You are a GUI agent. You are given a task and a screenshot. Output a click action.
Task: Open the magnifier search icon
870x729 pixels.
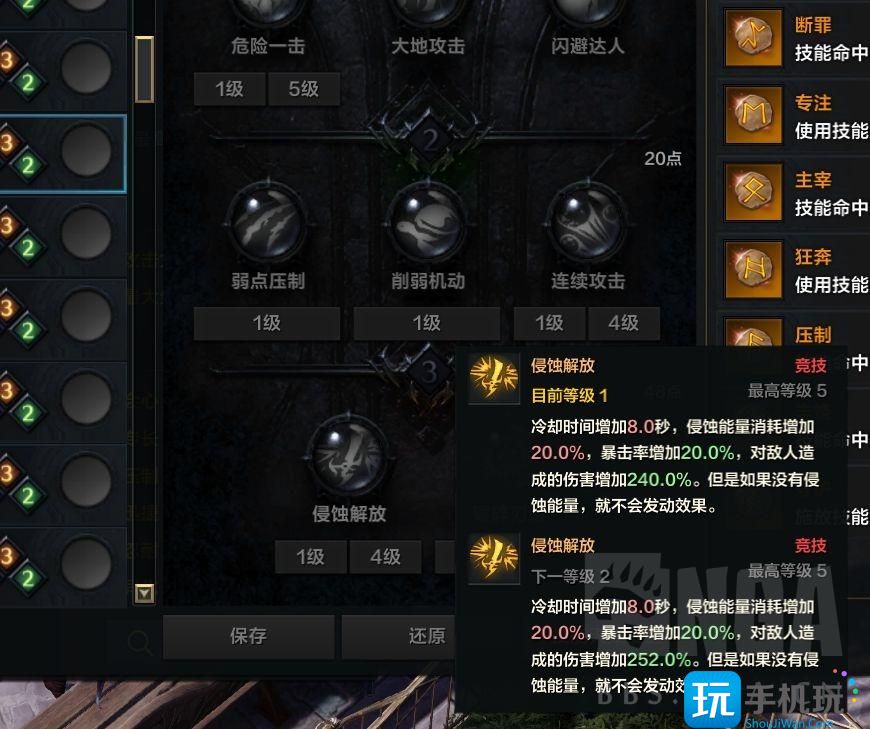pos(140,641)
